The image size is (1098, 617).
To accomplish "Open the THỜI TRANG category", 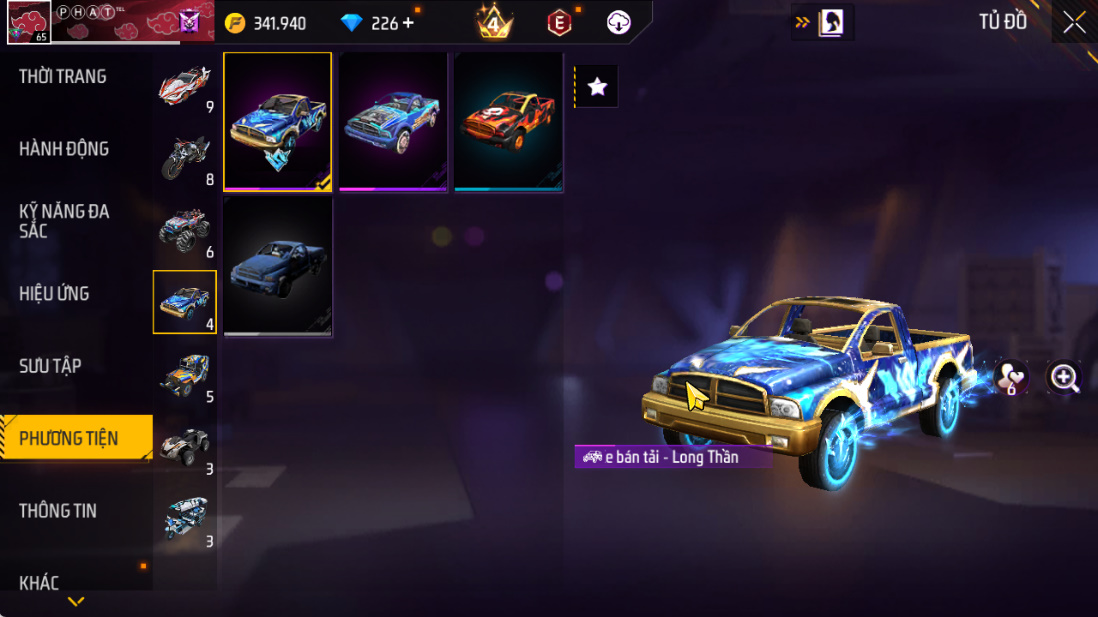I will [x=63, y=77].
